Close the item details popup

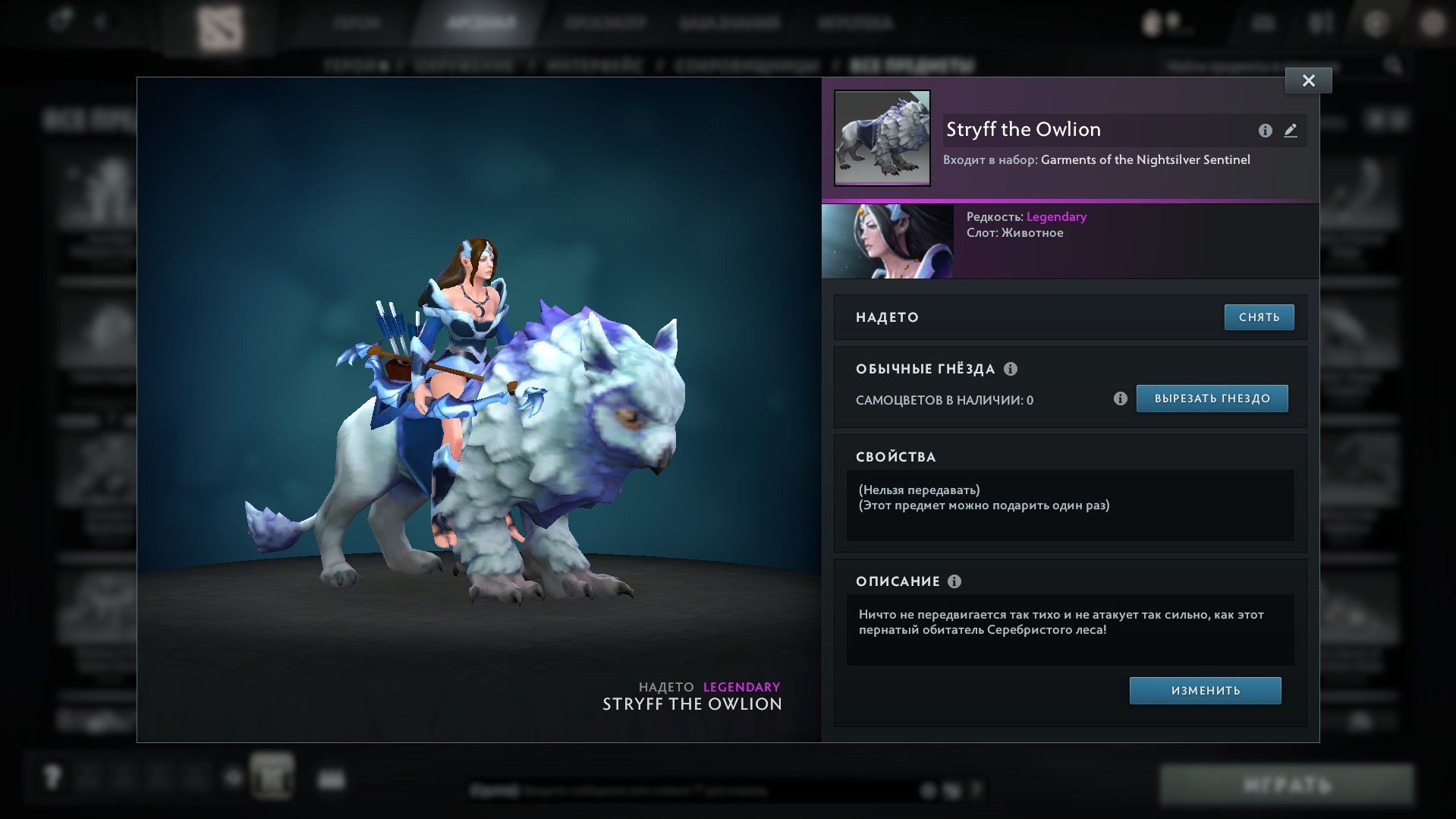1308,80
